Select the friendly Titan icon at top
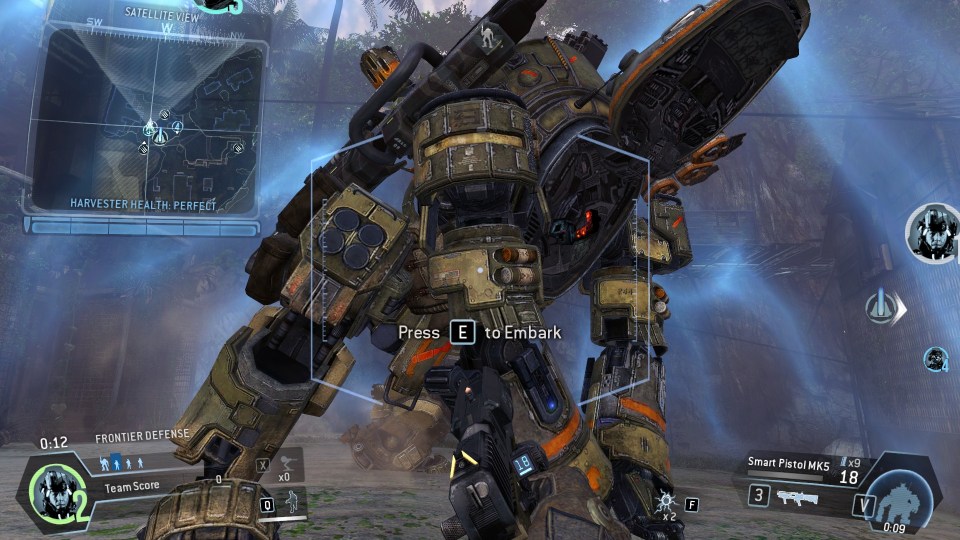 point(488,37)
